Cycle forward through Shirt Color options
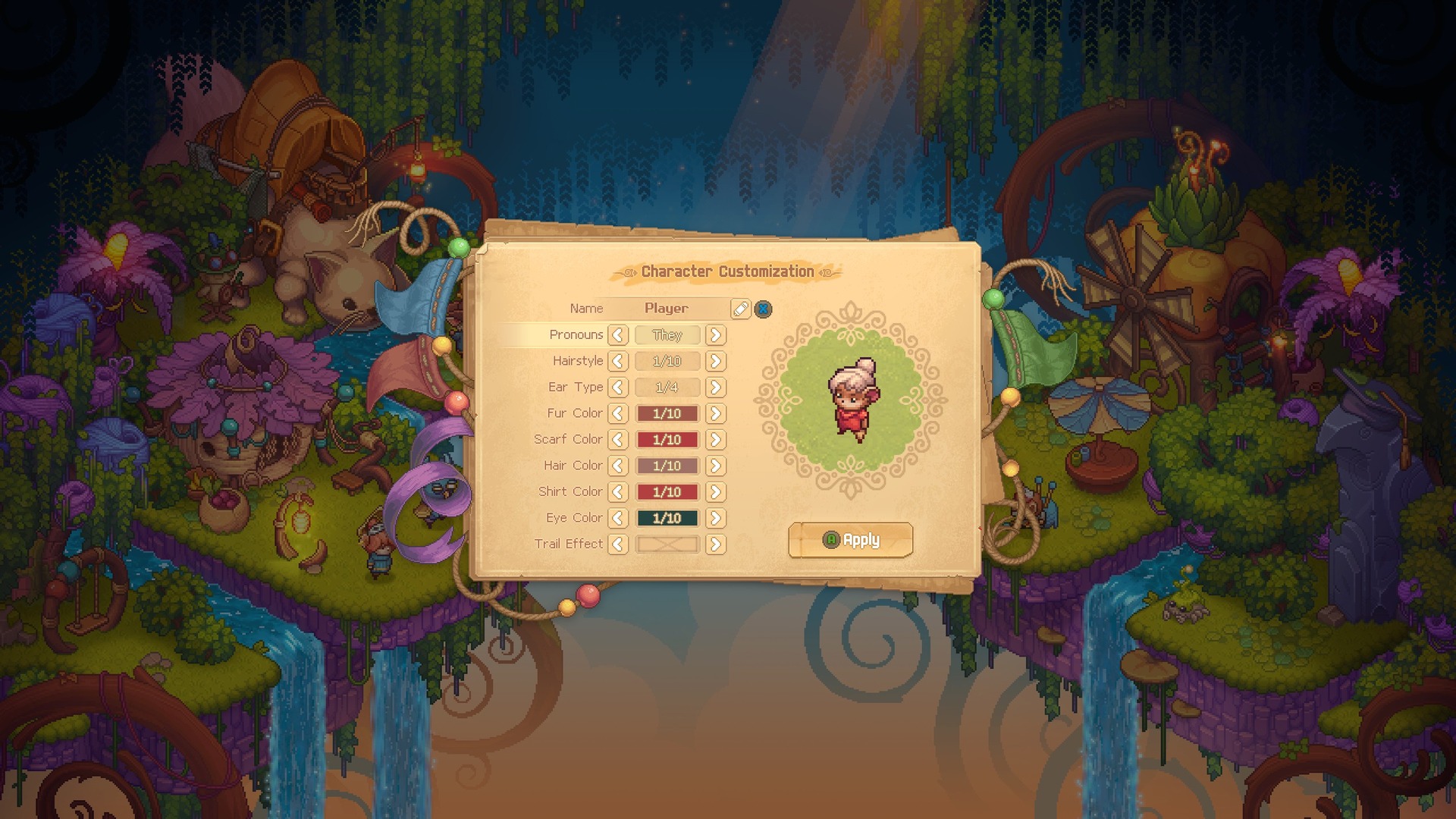1456x819 pixels. pos(714,491)
